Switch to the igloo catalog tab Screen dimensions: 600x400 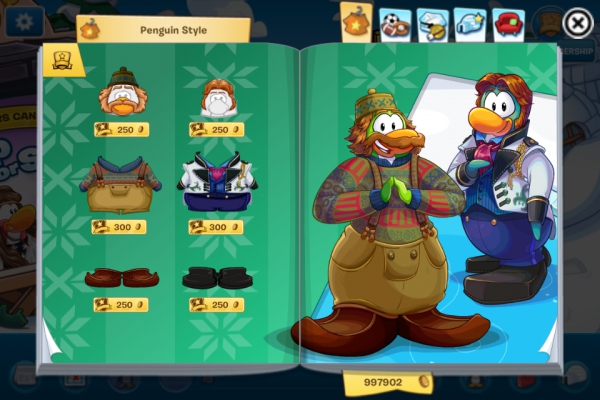click(x=470, y=23)
